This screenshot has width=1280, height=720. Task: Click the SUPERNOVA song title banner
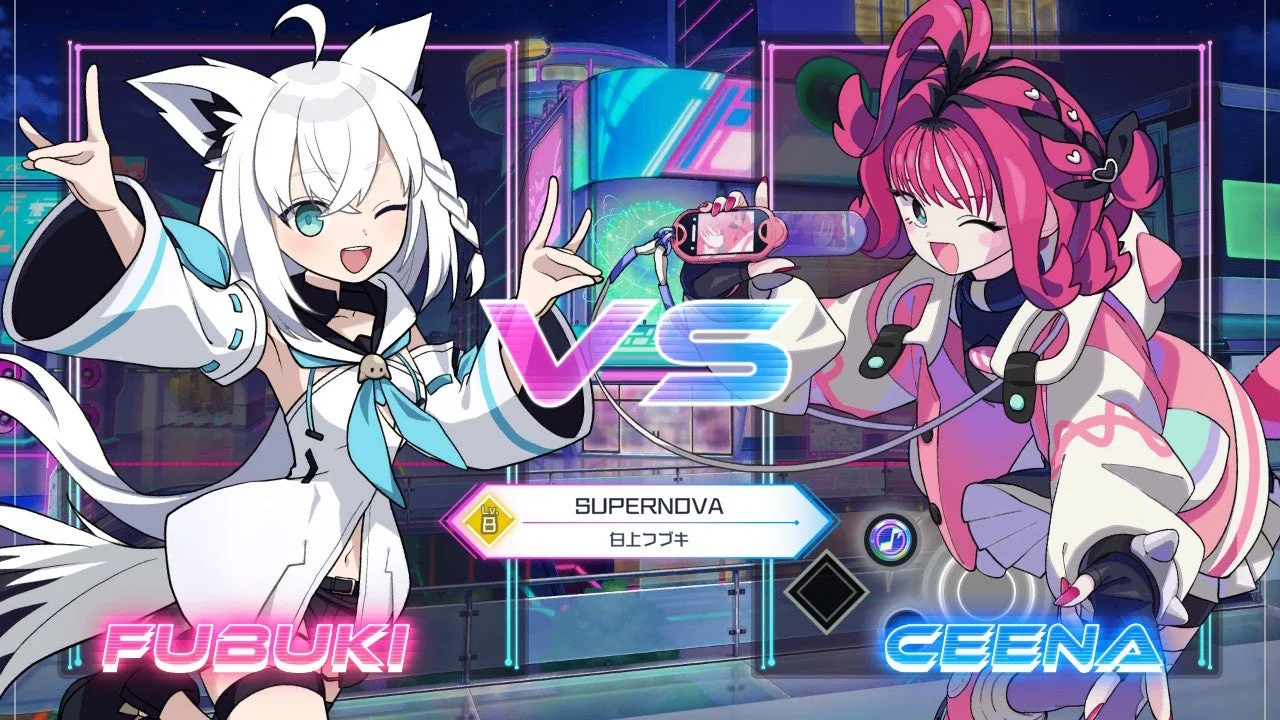[x=648, y=505]
